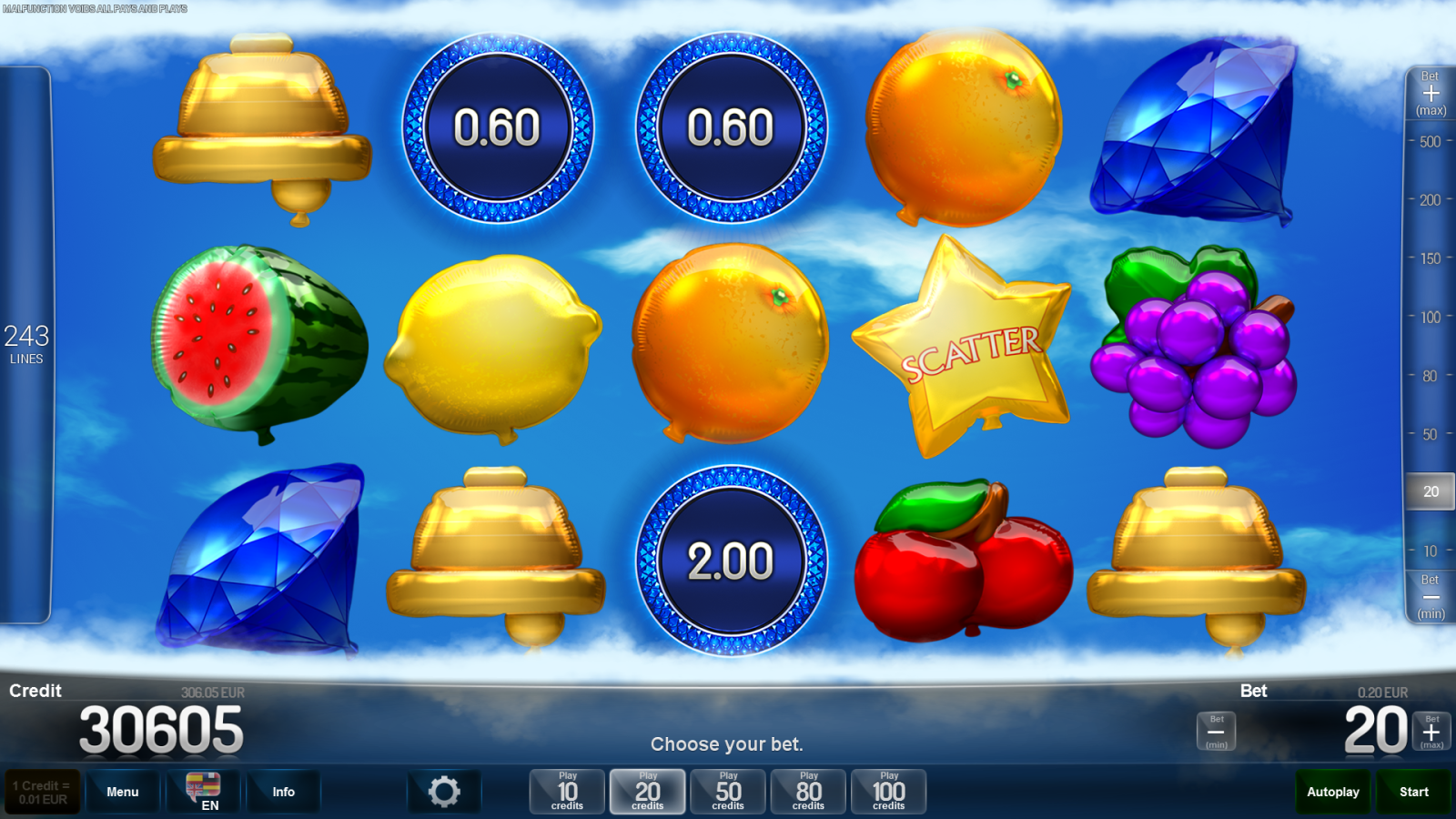Viewport: 1456px width, 819px height.
Task: Set bet to 50 on side scale
Action: point(1430,435)
